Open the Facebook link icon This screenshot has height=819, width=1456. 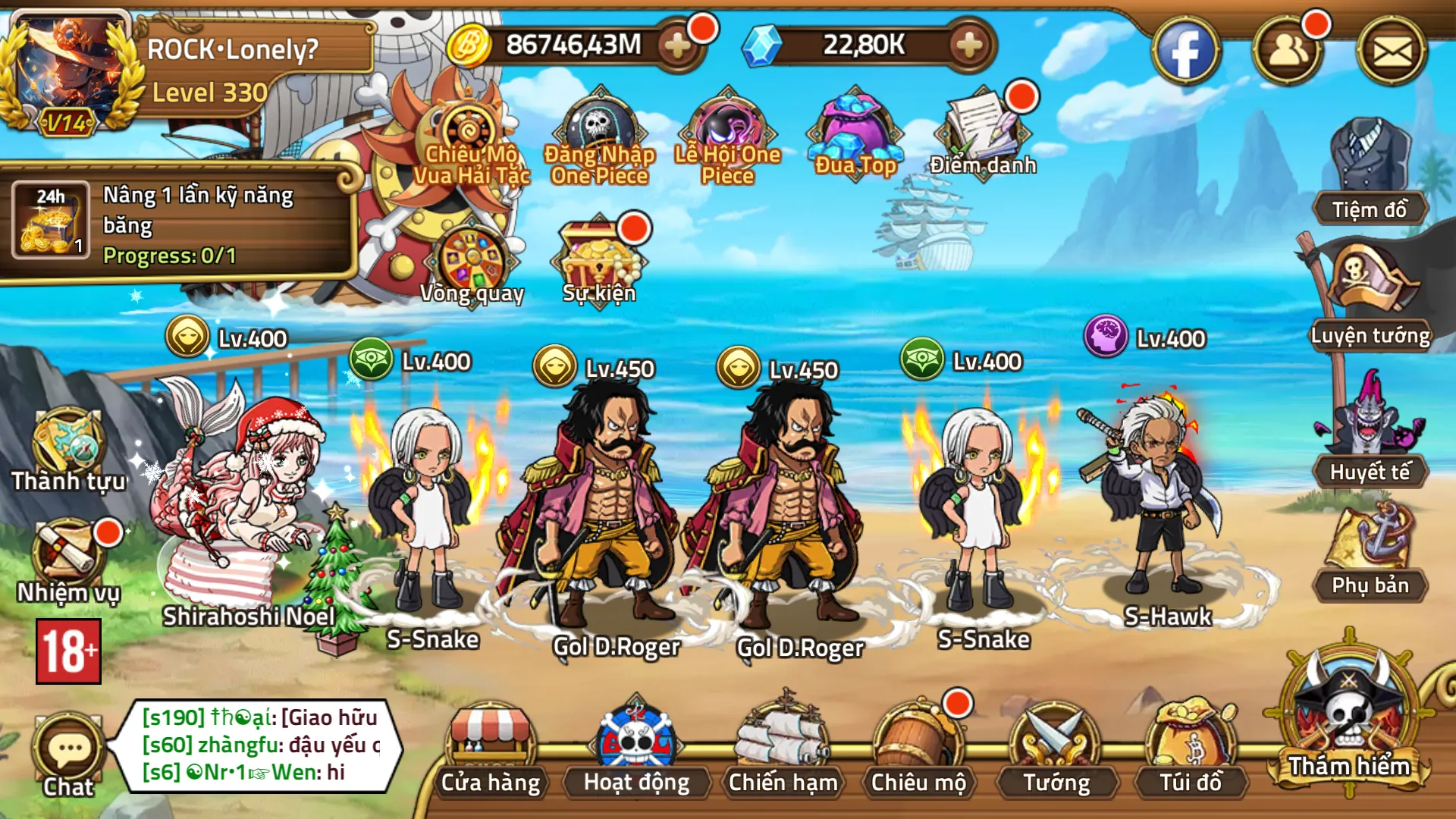coord(1185,52)
